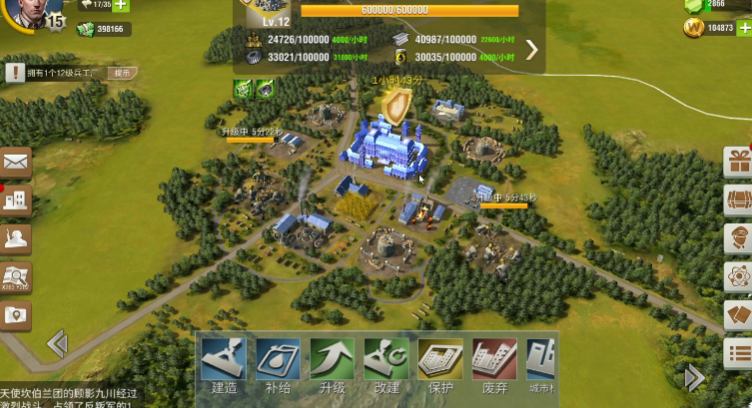This screenshot has width=752, height=408.
Task: Expand the resource panel with the arrow
Action: (532, 49)
